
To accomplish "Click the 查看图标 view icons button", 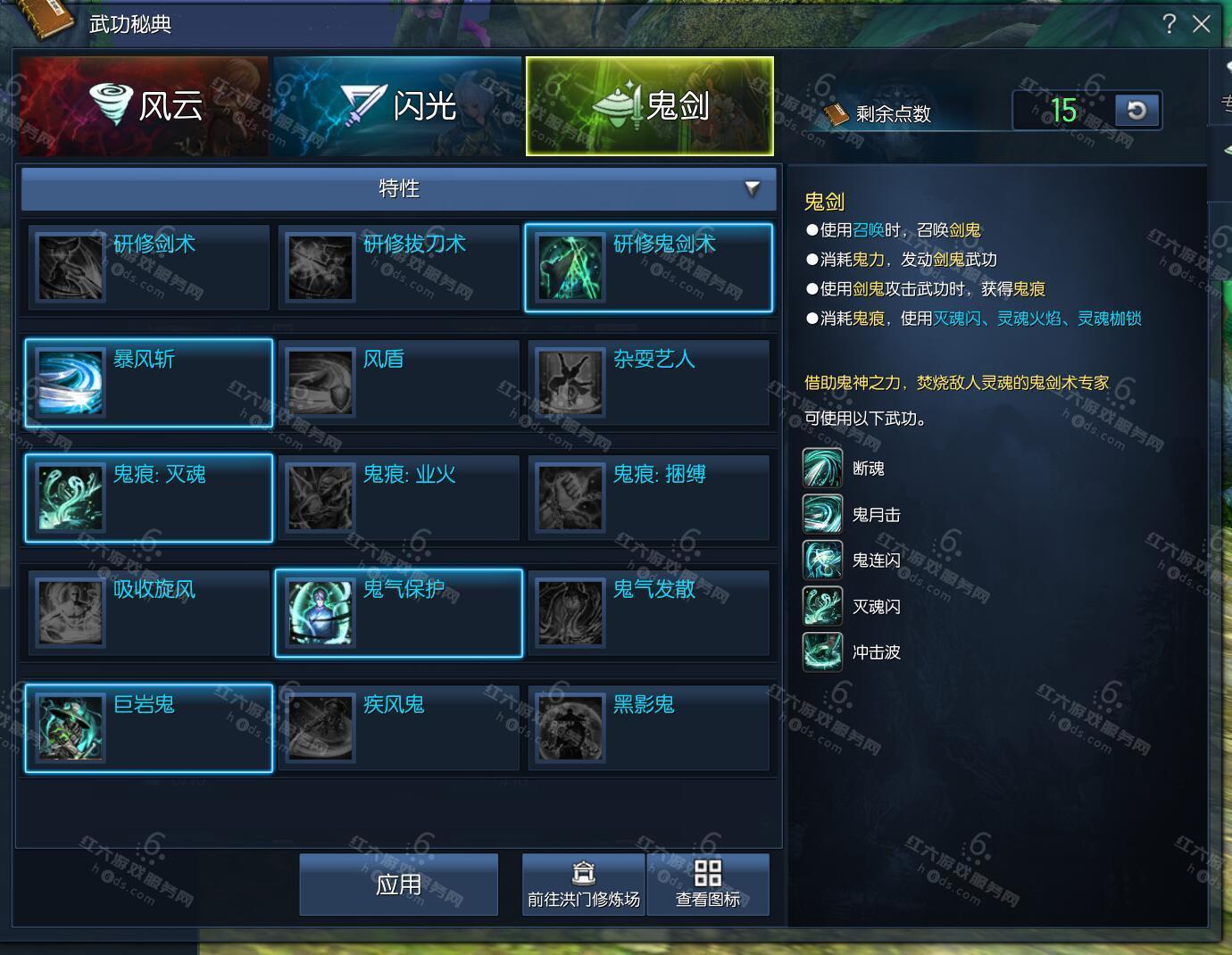I will pyautogui.click(x=707, y=884).
